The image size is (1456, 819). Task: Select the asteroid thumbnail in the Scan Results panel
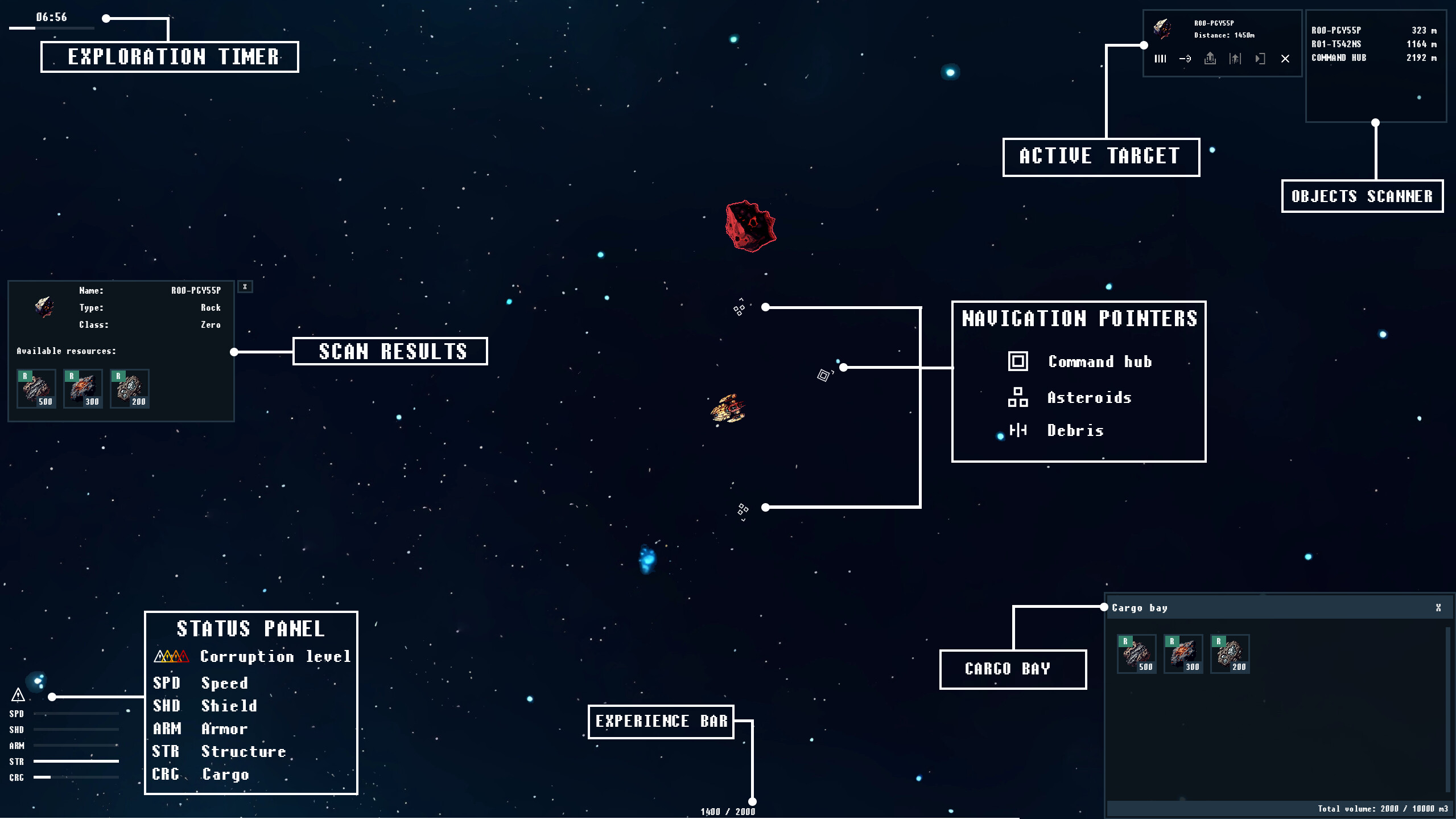(44, 308)
